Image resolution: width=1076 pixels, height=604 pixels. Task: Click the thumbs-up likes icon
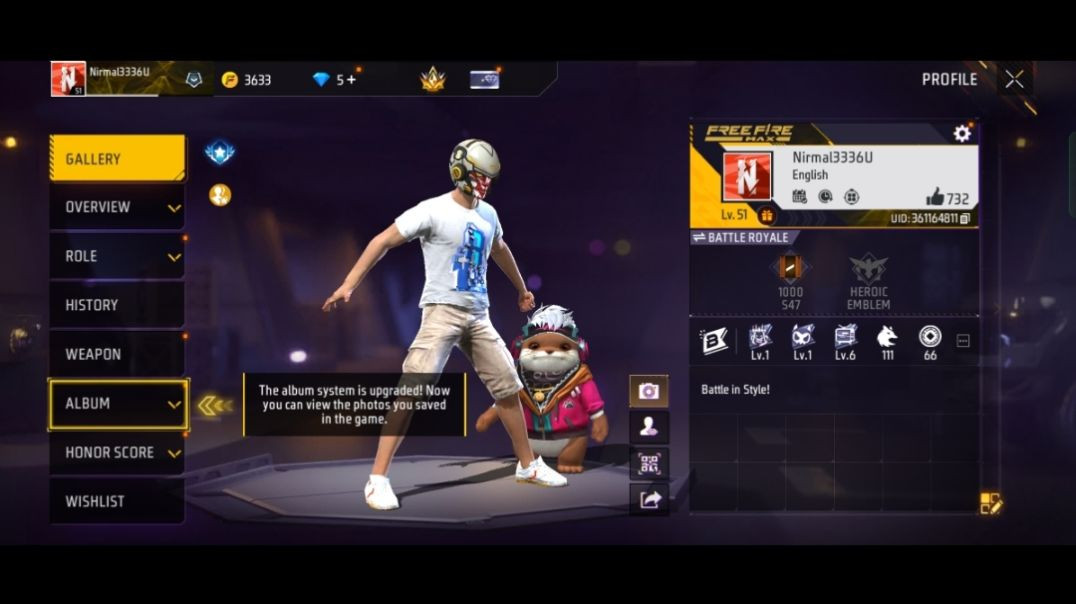[x=935, y=197]
